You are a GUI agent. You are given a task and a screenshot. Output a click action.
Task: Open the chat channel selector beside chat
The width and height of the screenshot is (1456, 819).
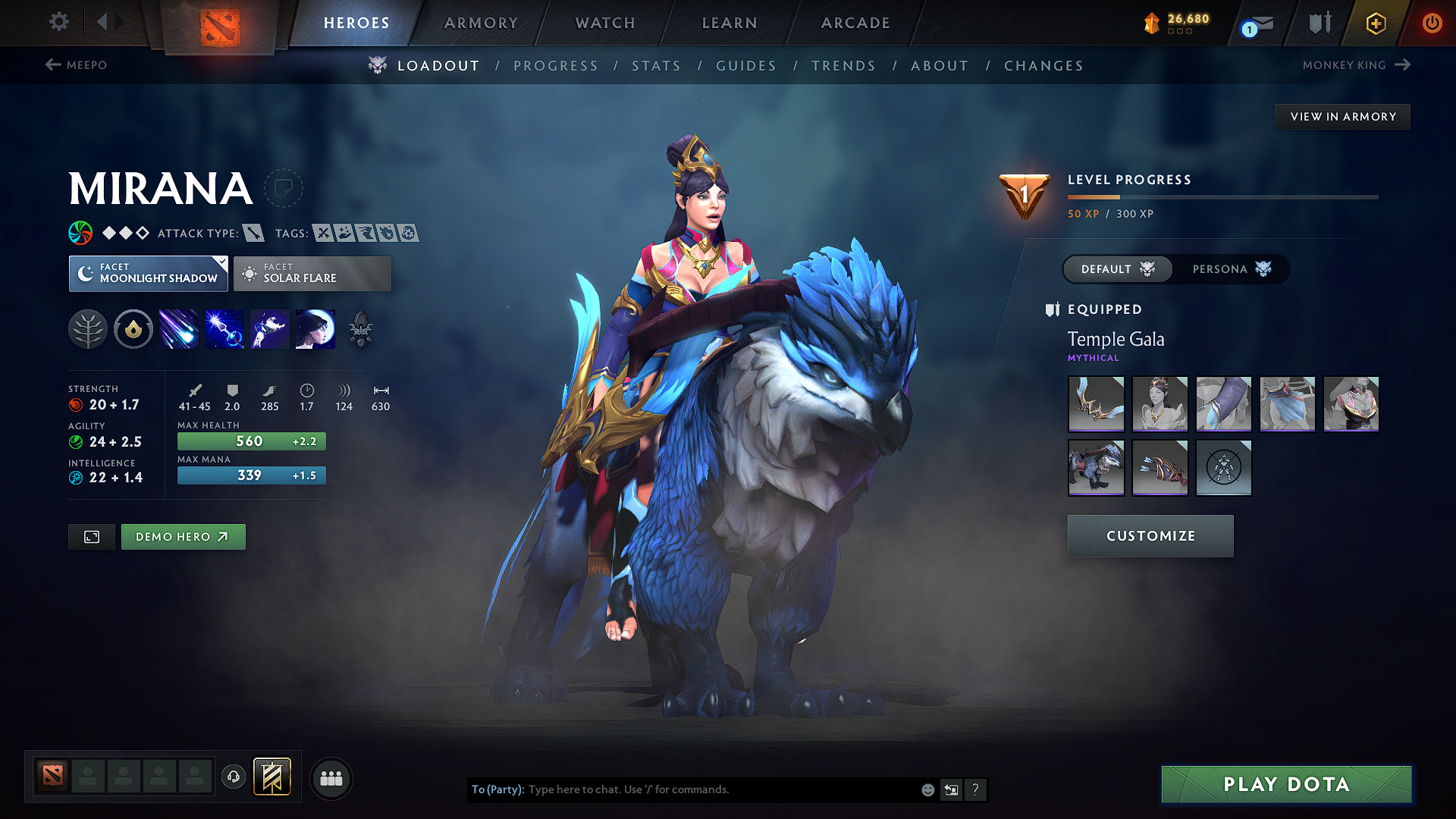click(x=952, y=789)
